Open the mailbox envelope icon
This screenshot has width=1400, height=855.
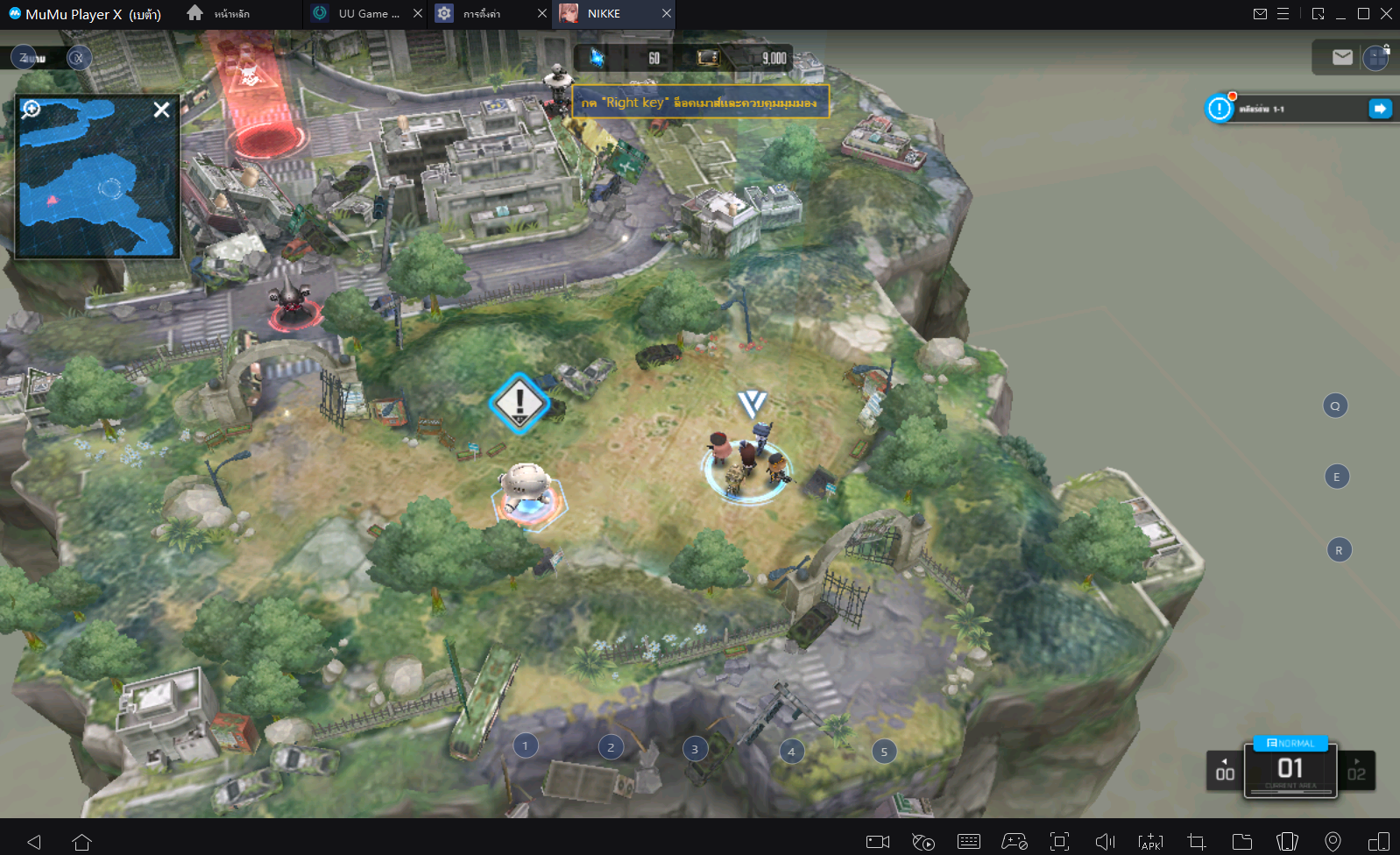(x=1341, y=58)
